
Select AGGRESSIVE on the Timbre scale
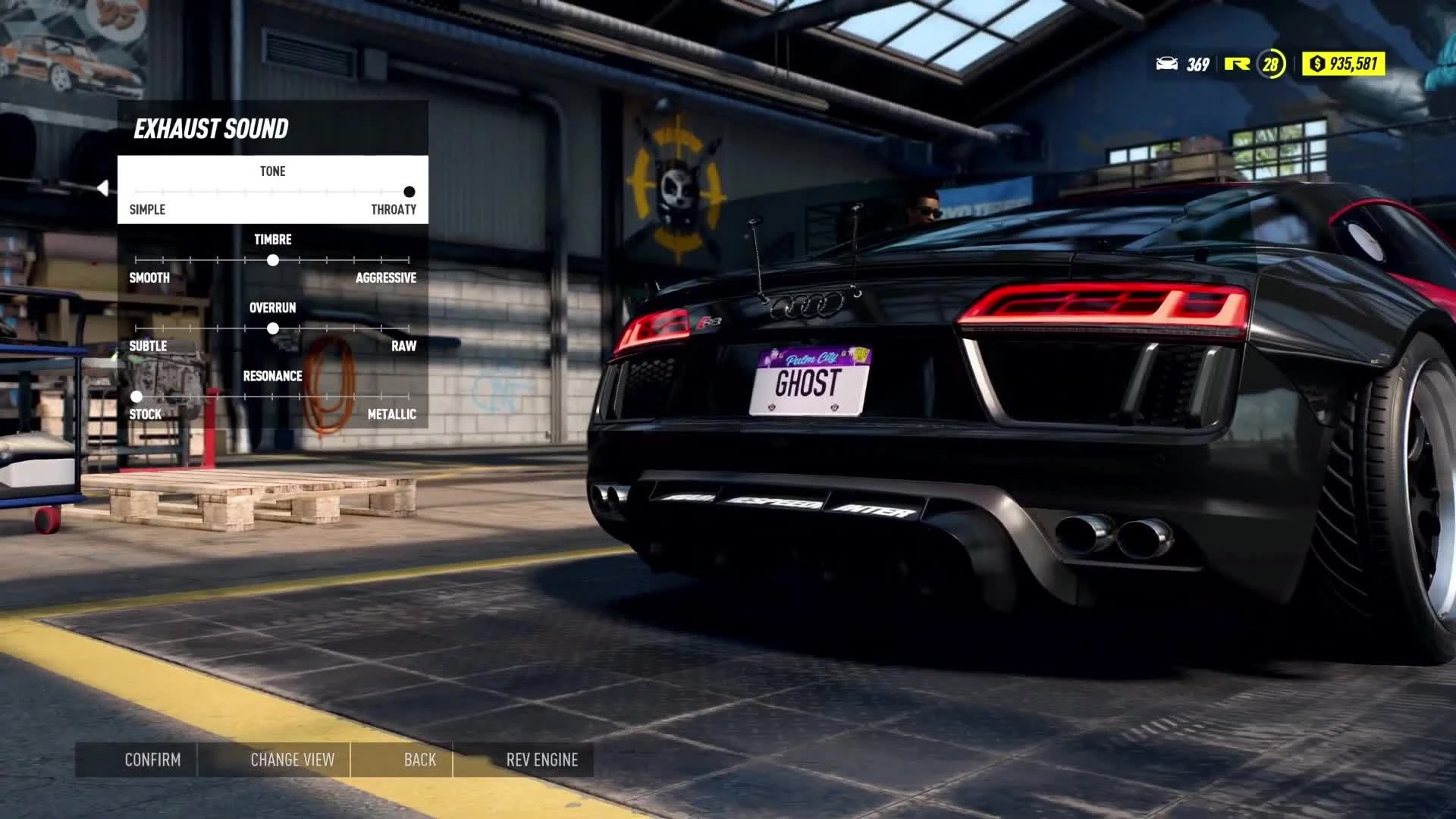(385, 278)
